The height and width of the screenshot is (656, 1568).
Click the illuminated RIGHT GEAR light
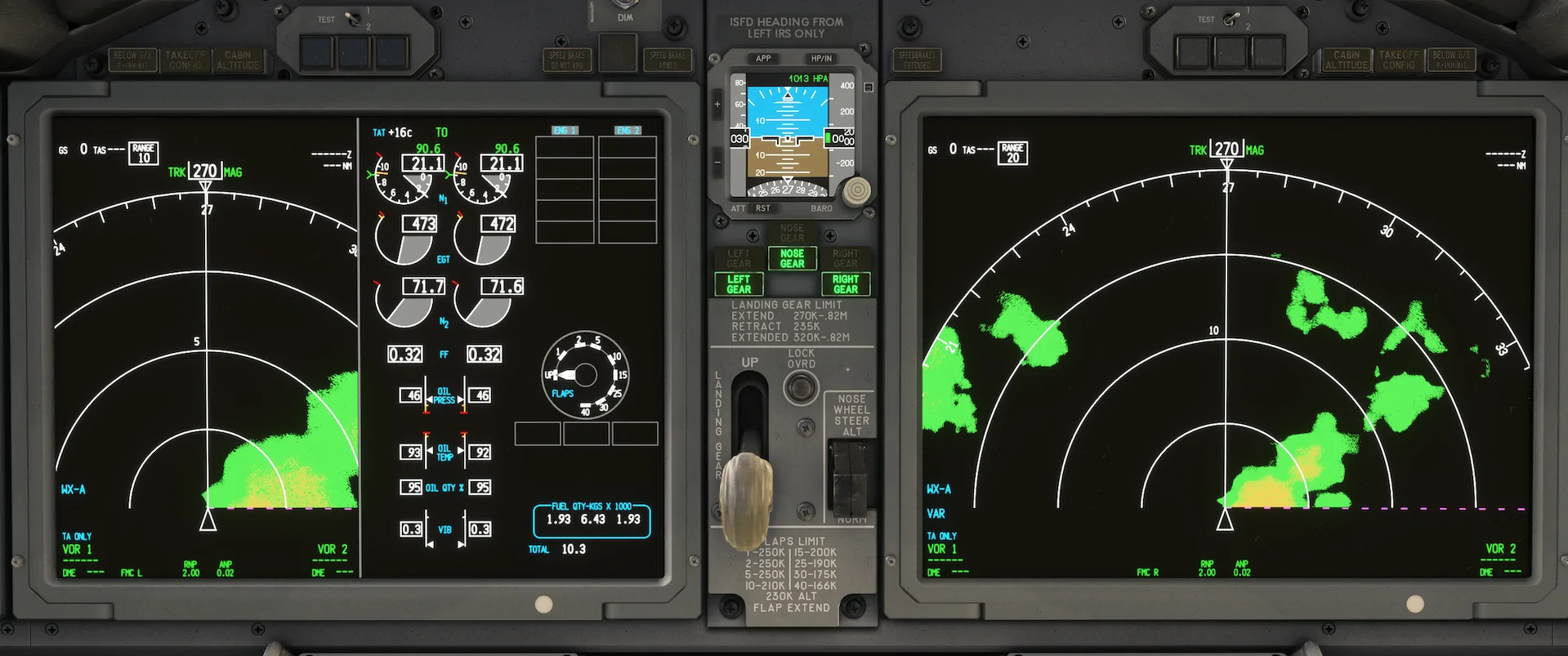[x=846, y=283]
